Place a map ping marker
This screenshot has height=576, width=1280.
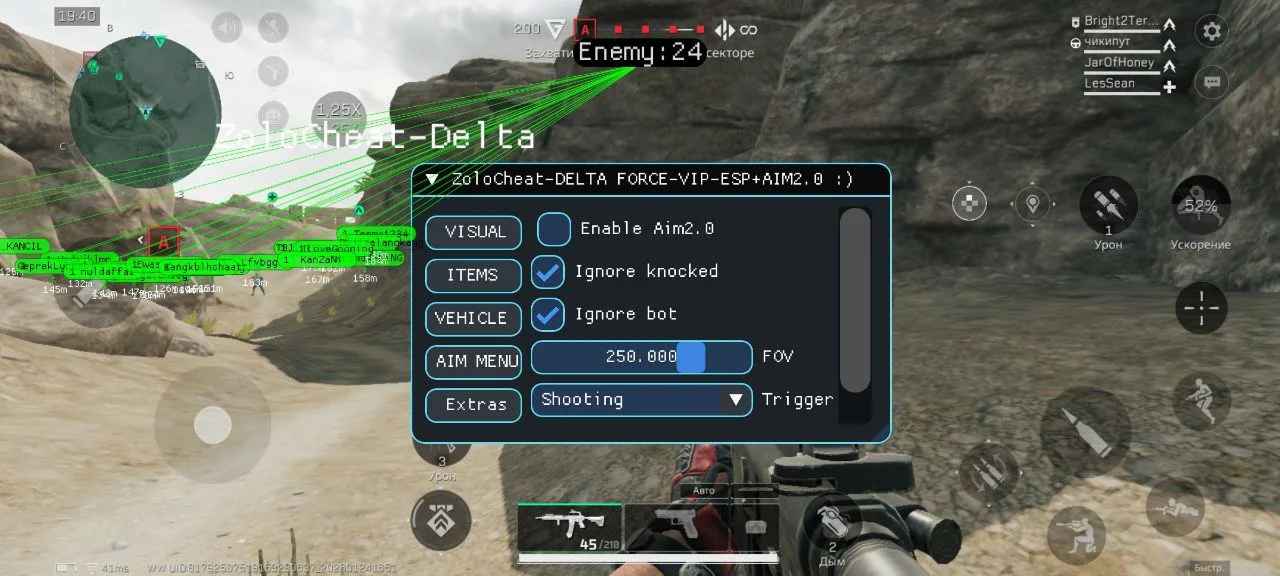point(1032,204)
